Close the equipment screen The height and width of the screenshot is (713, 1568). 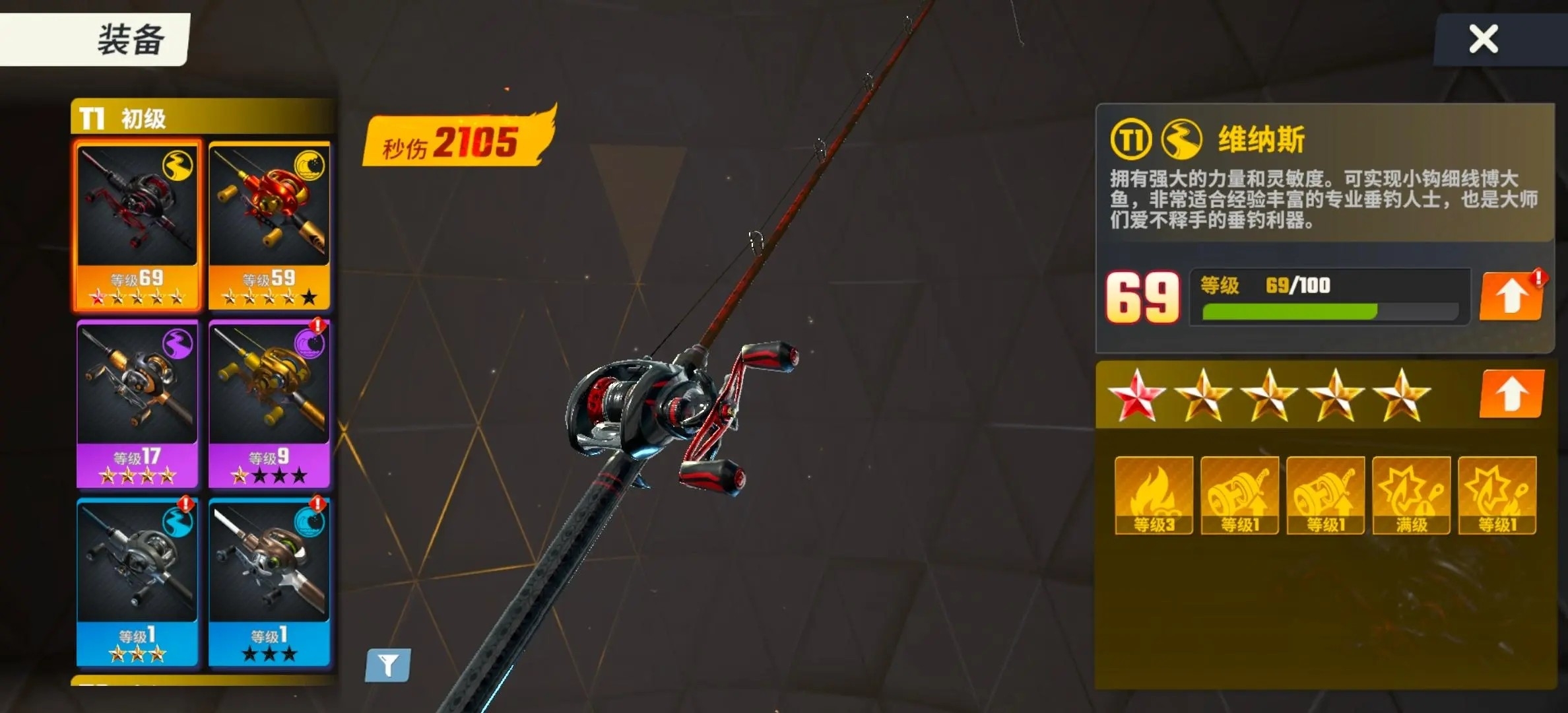(1483, 39)
